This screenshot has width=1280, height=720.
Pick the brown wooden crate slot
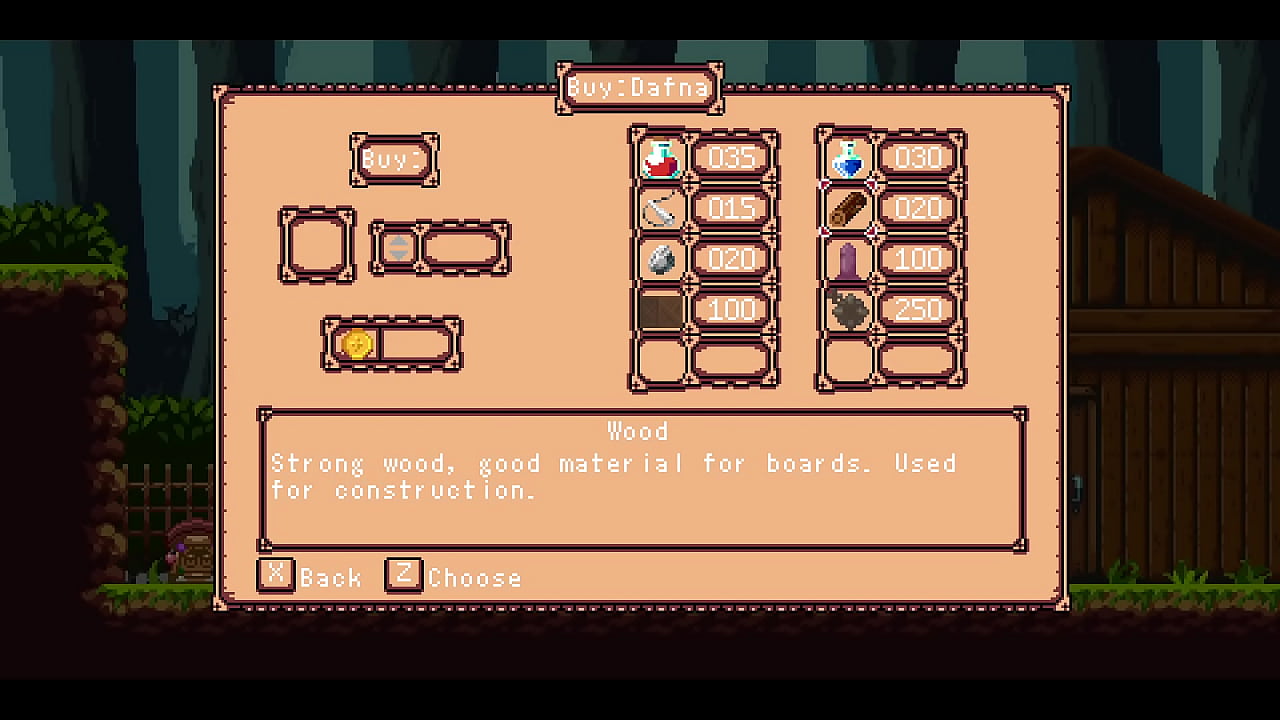coord(660,310)
